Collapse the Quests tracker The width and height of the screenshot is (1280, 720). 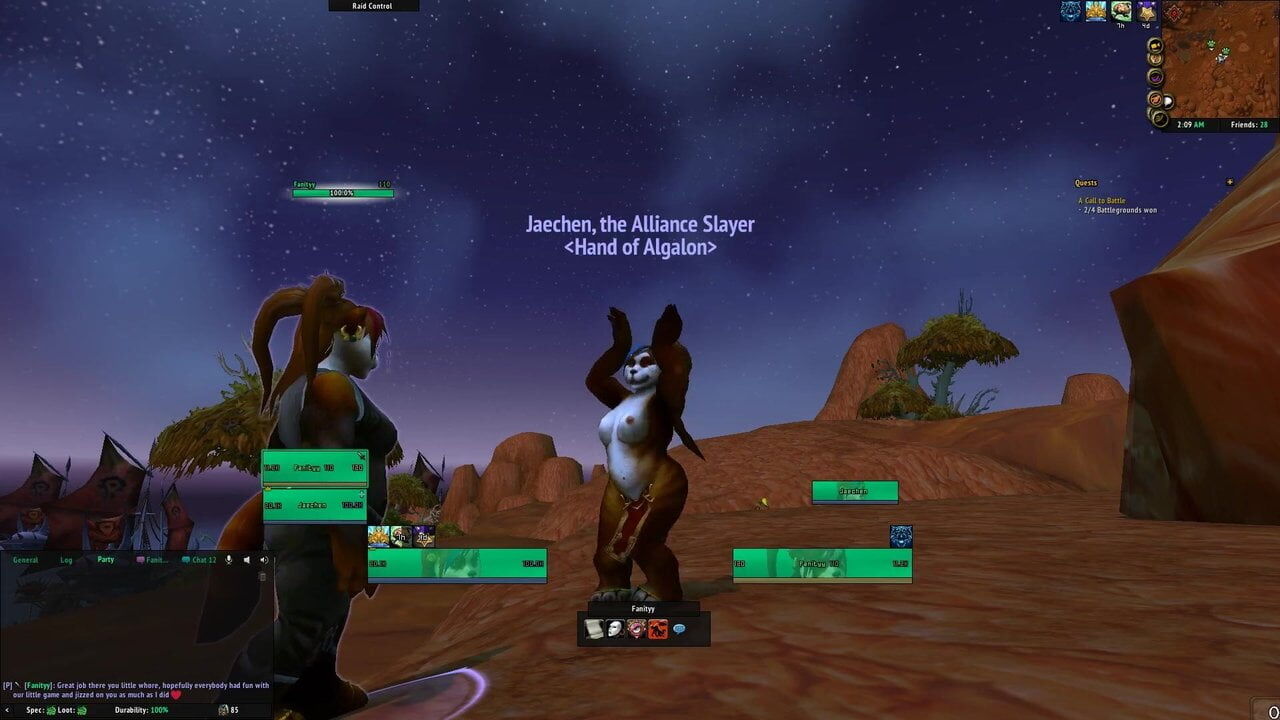pyautogui.click(x=1229, y=183)
